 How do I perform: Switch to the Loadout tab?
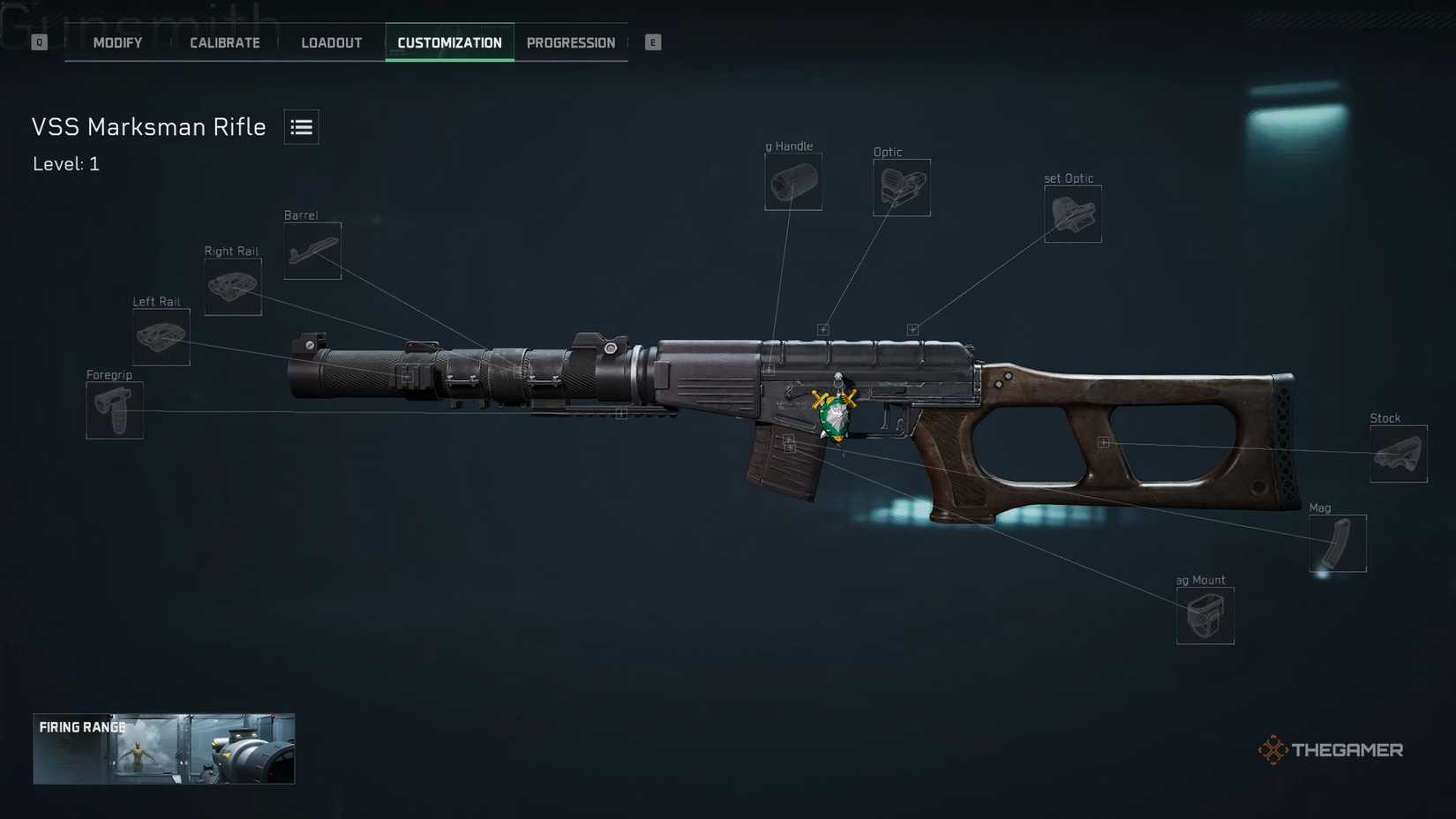[x=331, y=41]
